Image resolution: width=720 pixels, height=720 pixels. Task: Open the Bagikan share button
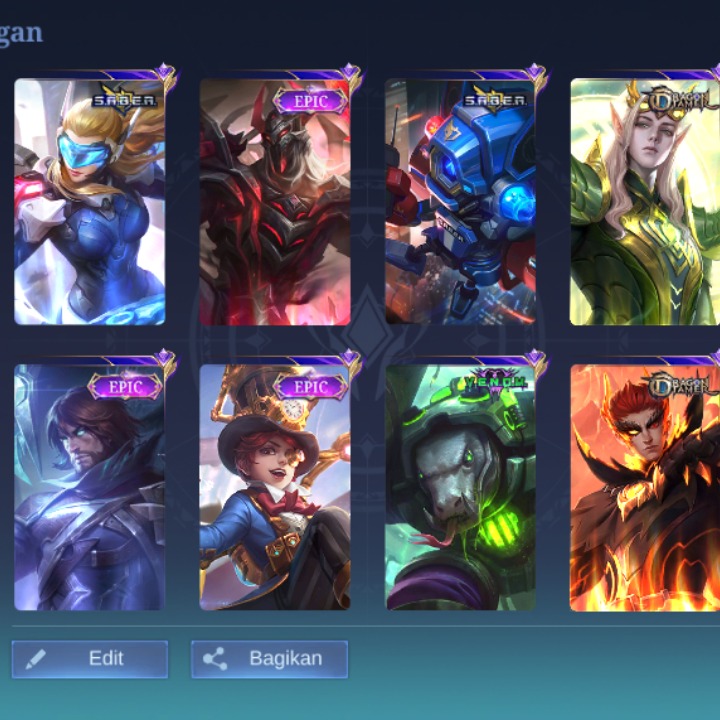[269, 659]
